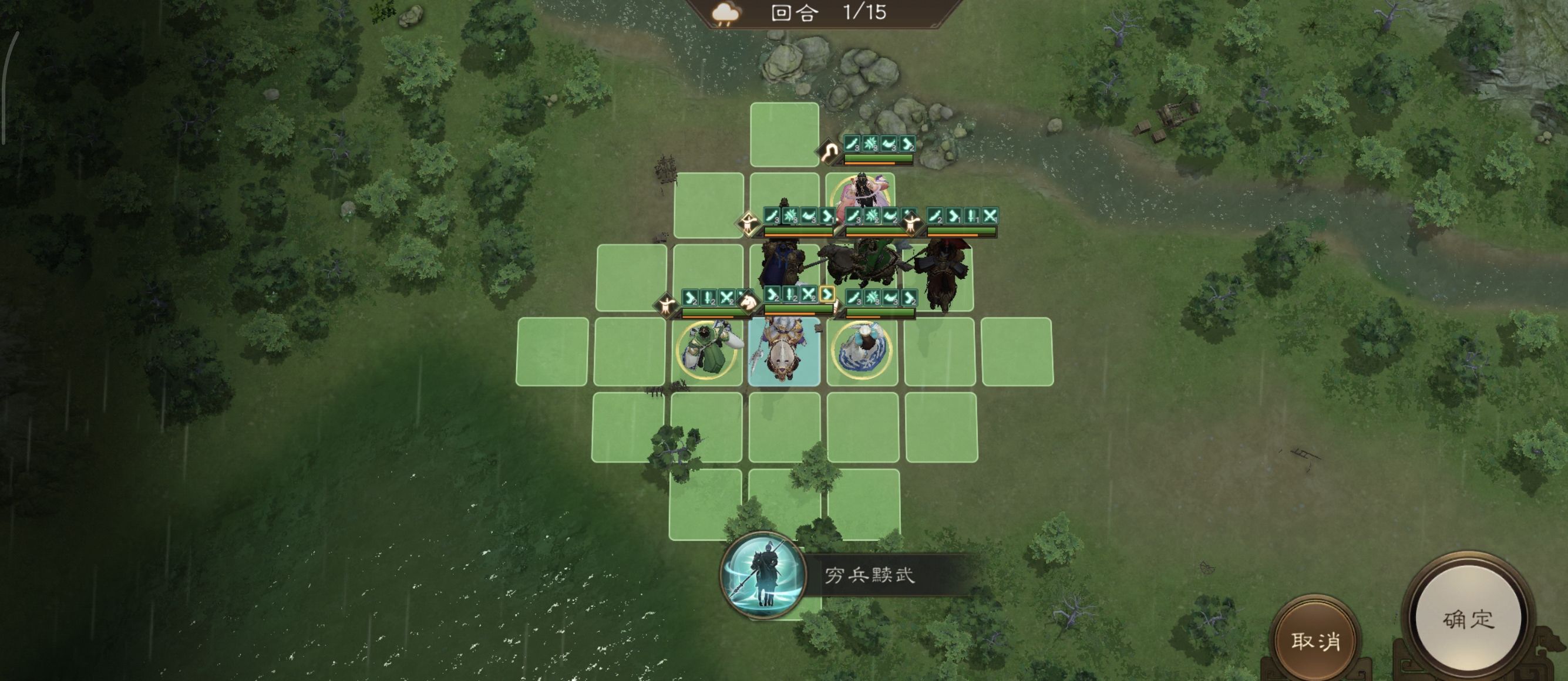Viewport: 1568px width, 681px height.
Task: Activate the 穷兵黩武 skill icon
Action: [763, 575]
